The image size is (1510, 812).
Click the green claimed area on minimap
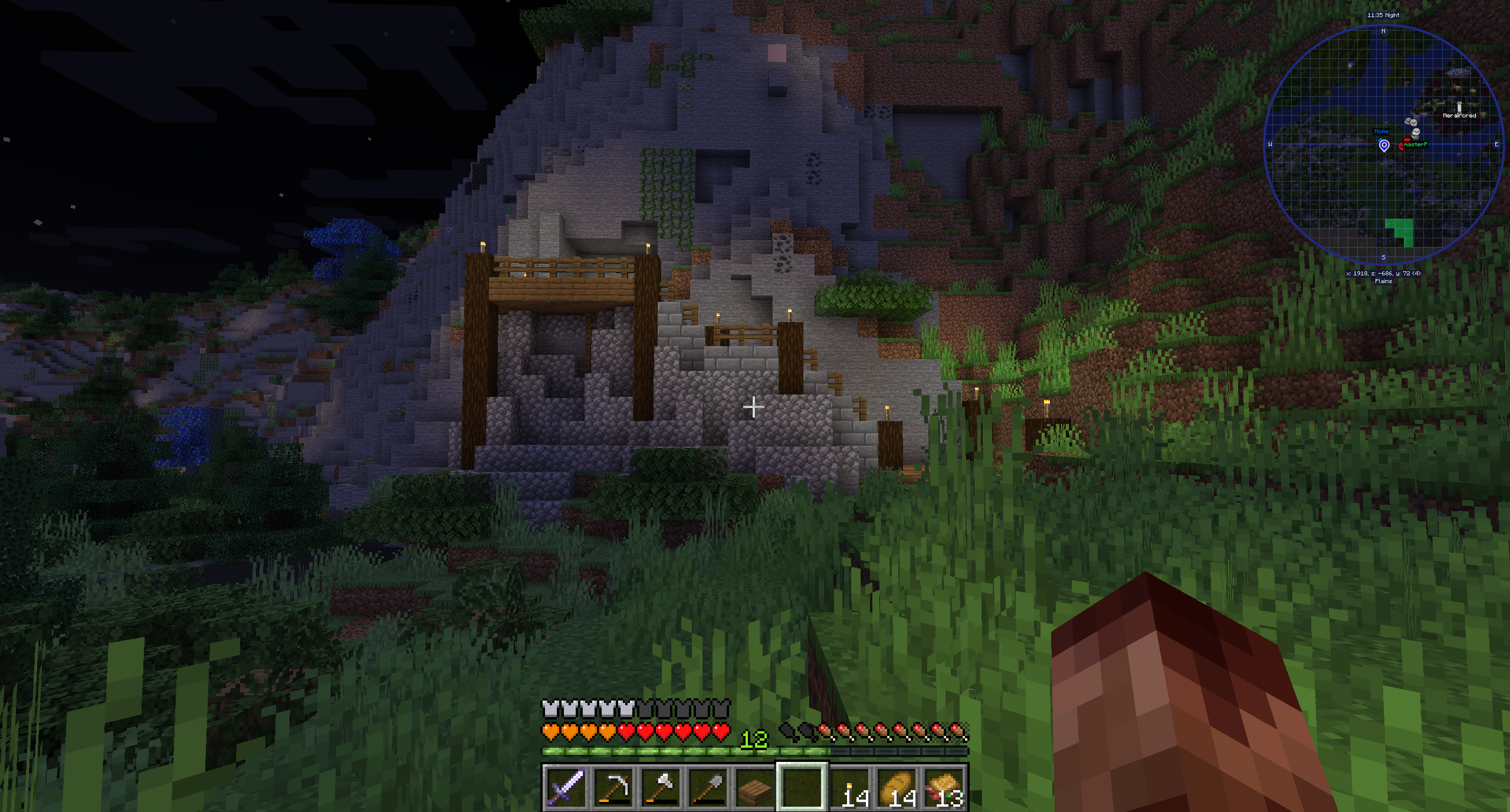[1400, 232]
